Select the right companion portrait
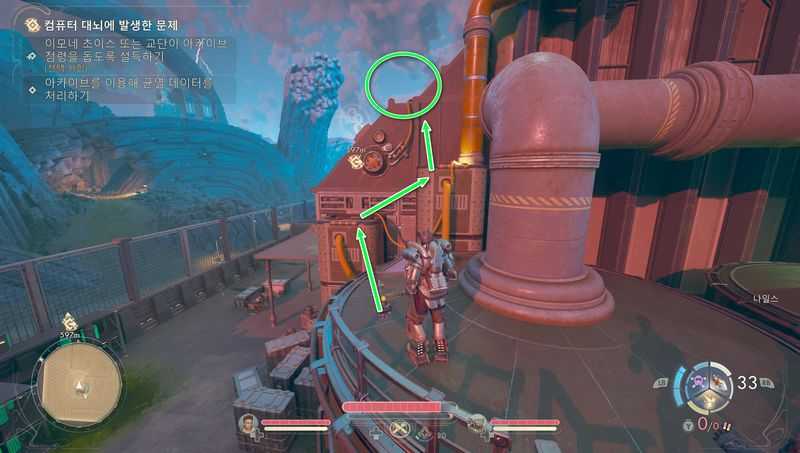Image resolution: width=800 pixels, height=453 pixels. point(480,427)
